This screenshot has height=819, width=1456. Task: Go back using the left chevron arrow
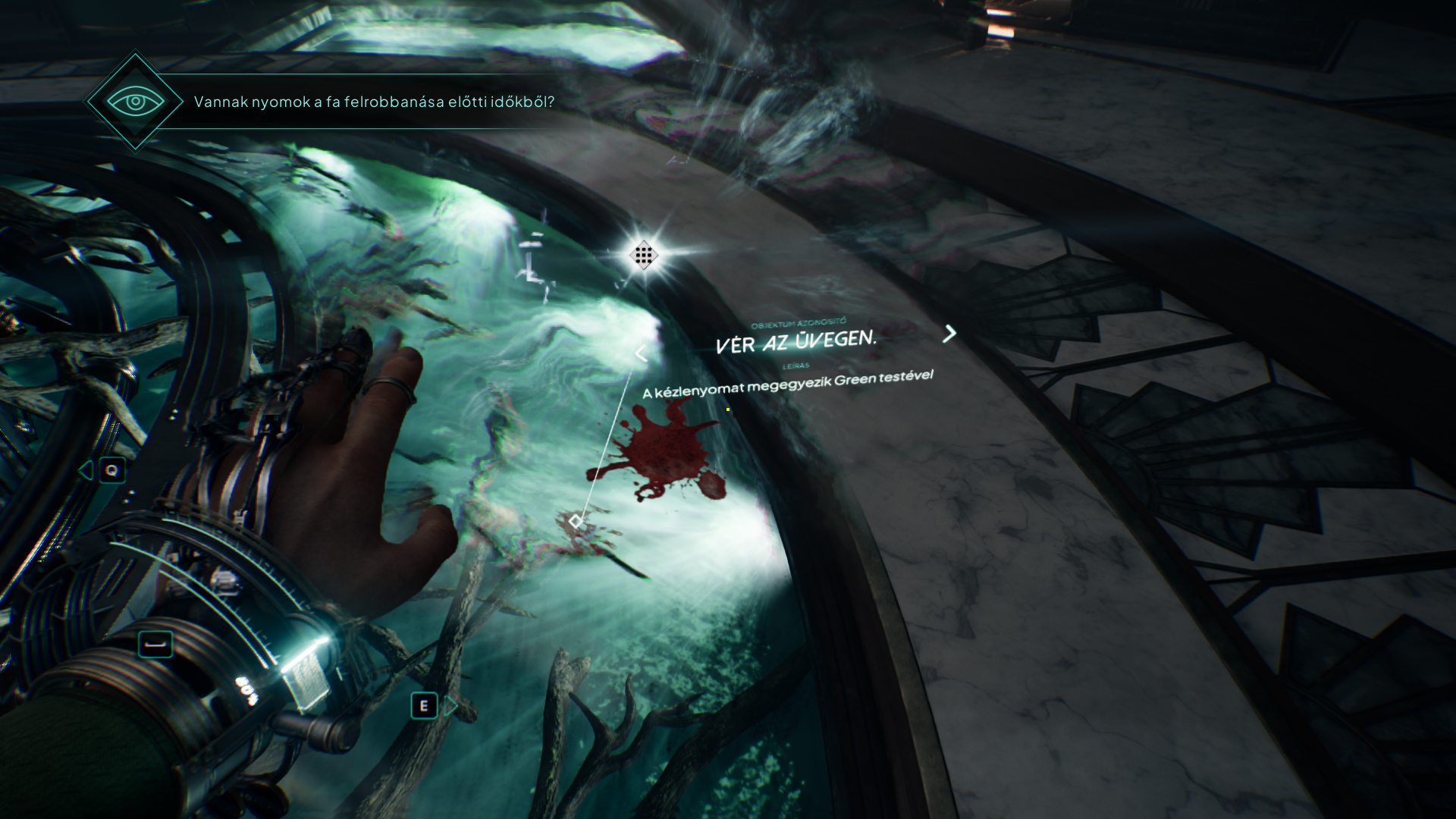click(641, 353)
